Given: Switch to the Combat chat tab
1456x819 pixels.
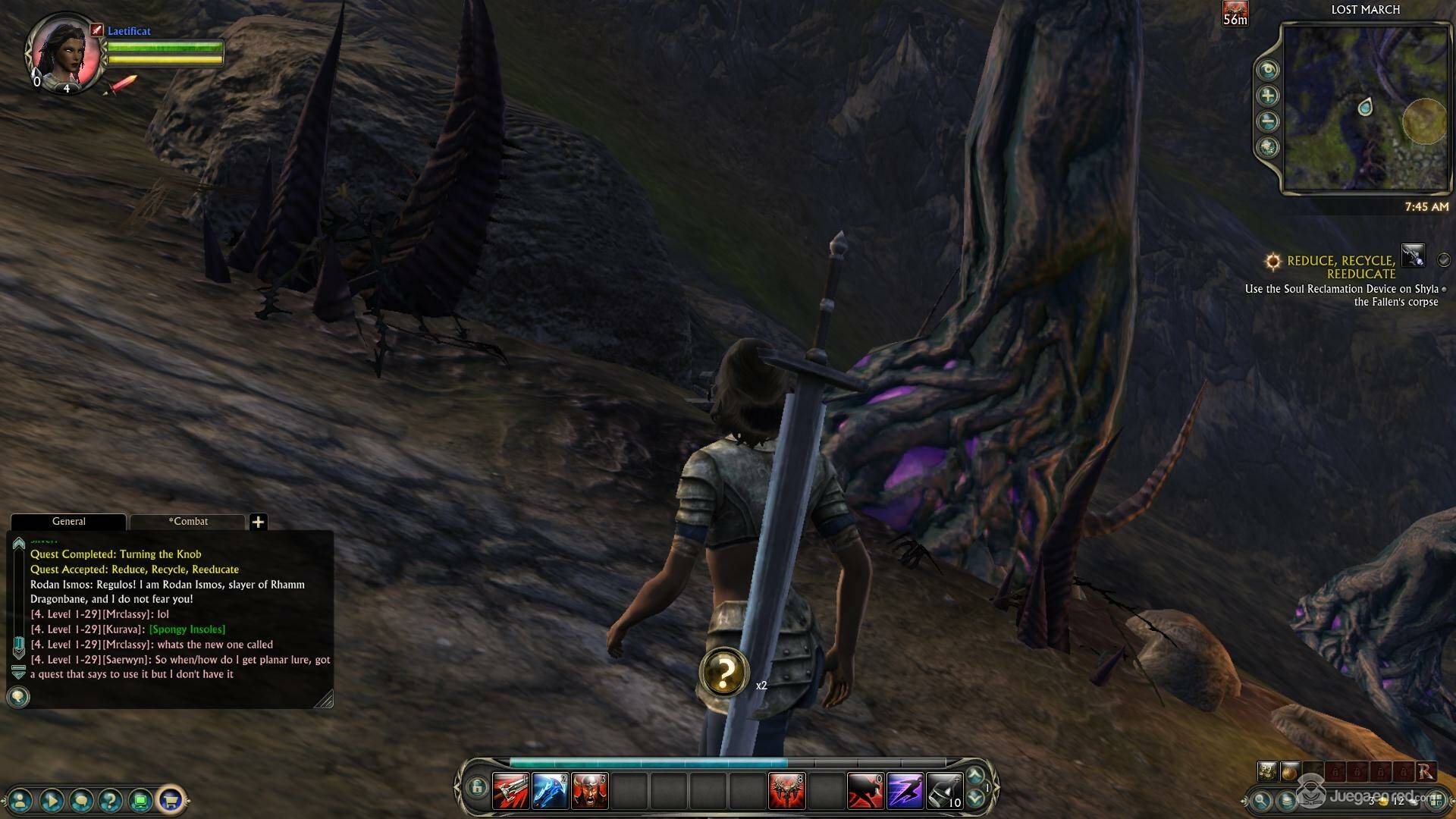Looking at the screenshot, I should pyautogui.click(x=188, y=522).
